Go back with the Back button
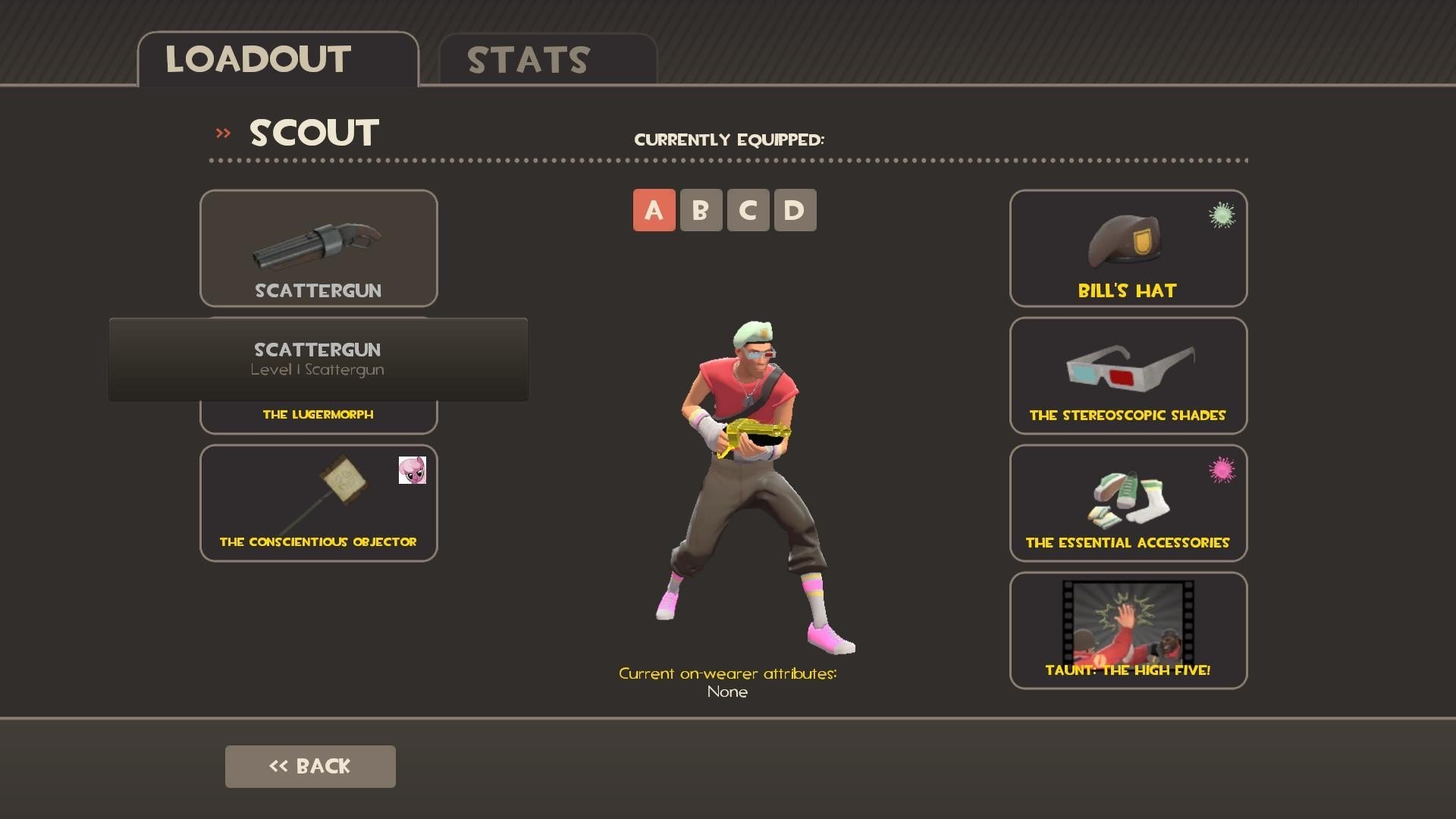Screen dimensions: 1456x819 (x=310, y=766)
